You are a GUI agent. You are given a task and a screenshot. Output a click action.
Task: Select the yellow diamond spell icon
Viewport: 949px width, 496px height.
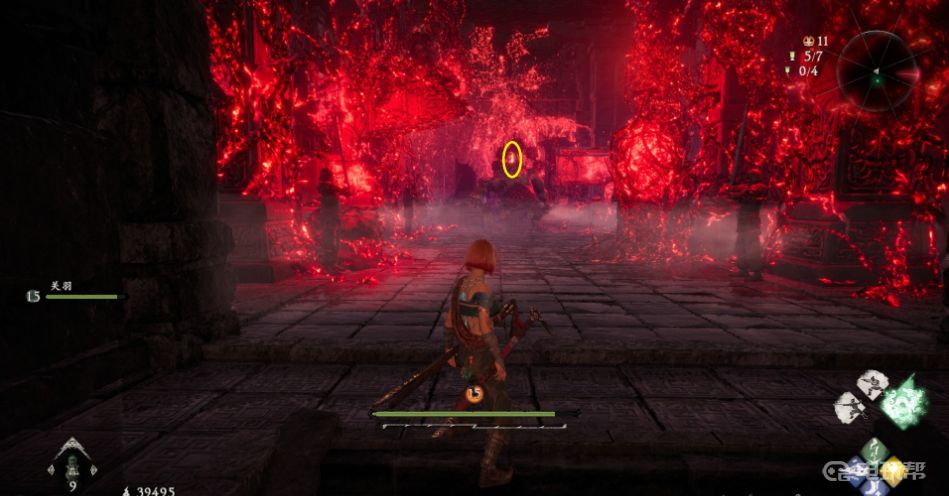click(892, 469)
